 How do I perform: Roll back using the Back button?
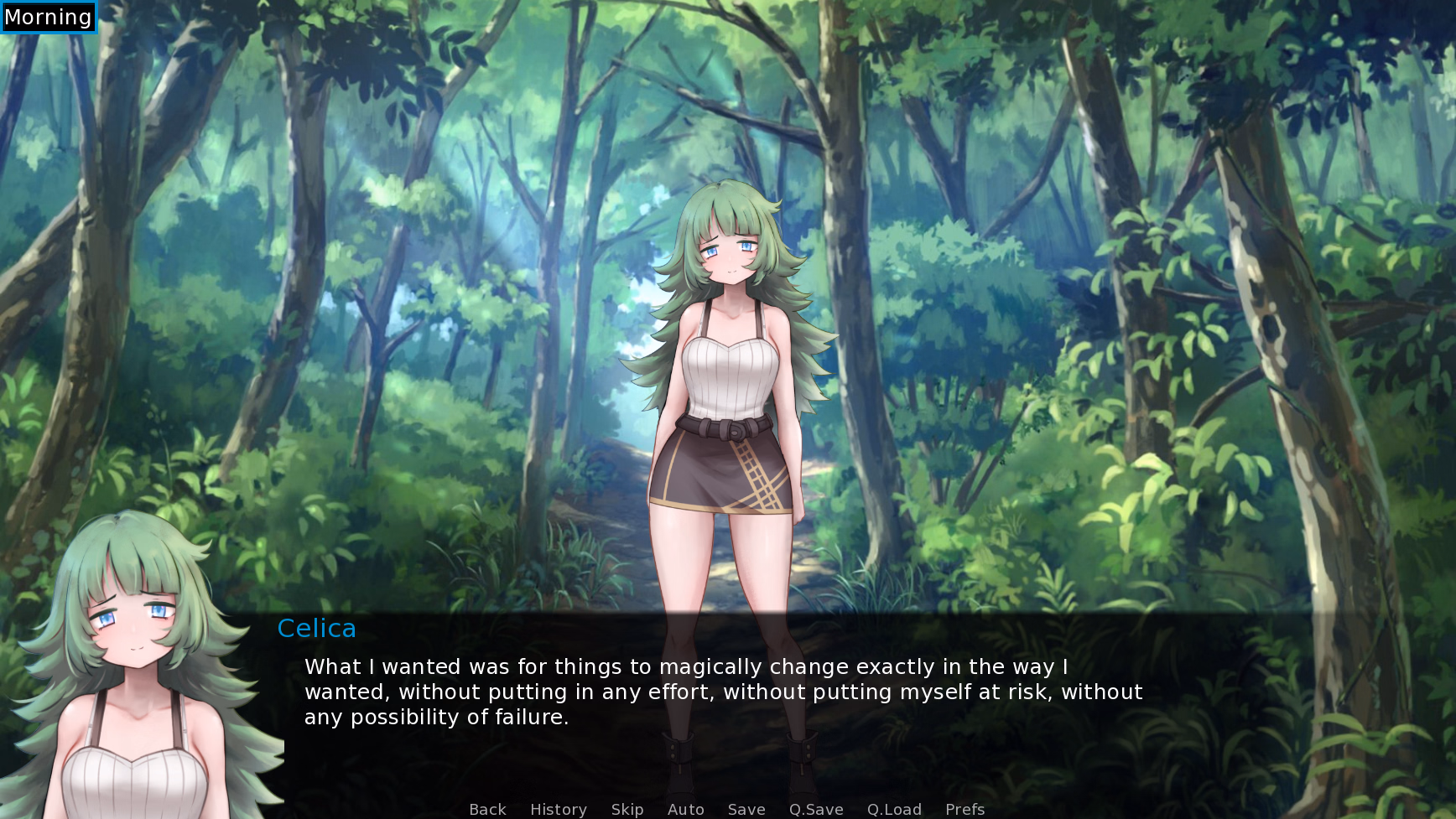point(487,808)
